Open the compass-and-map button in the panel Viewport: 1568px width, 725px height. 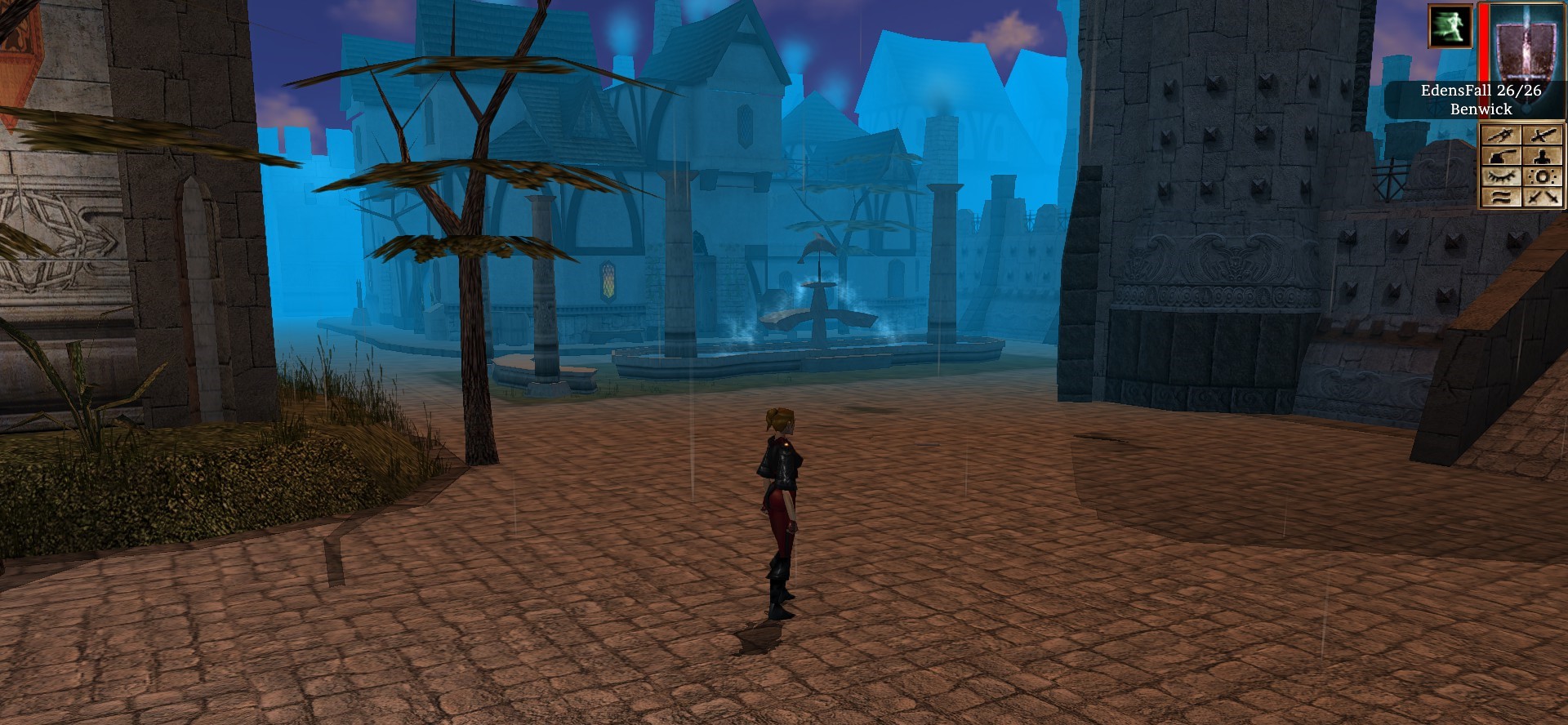[1500, 136]
